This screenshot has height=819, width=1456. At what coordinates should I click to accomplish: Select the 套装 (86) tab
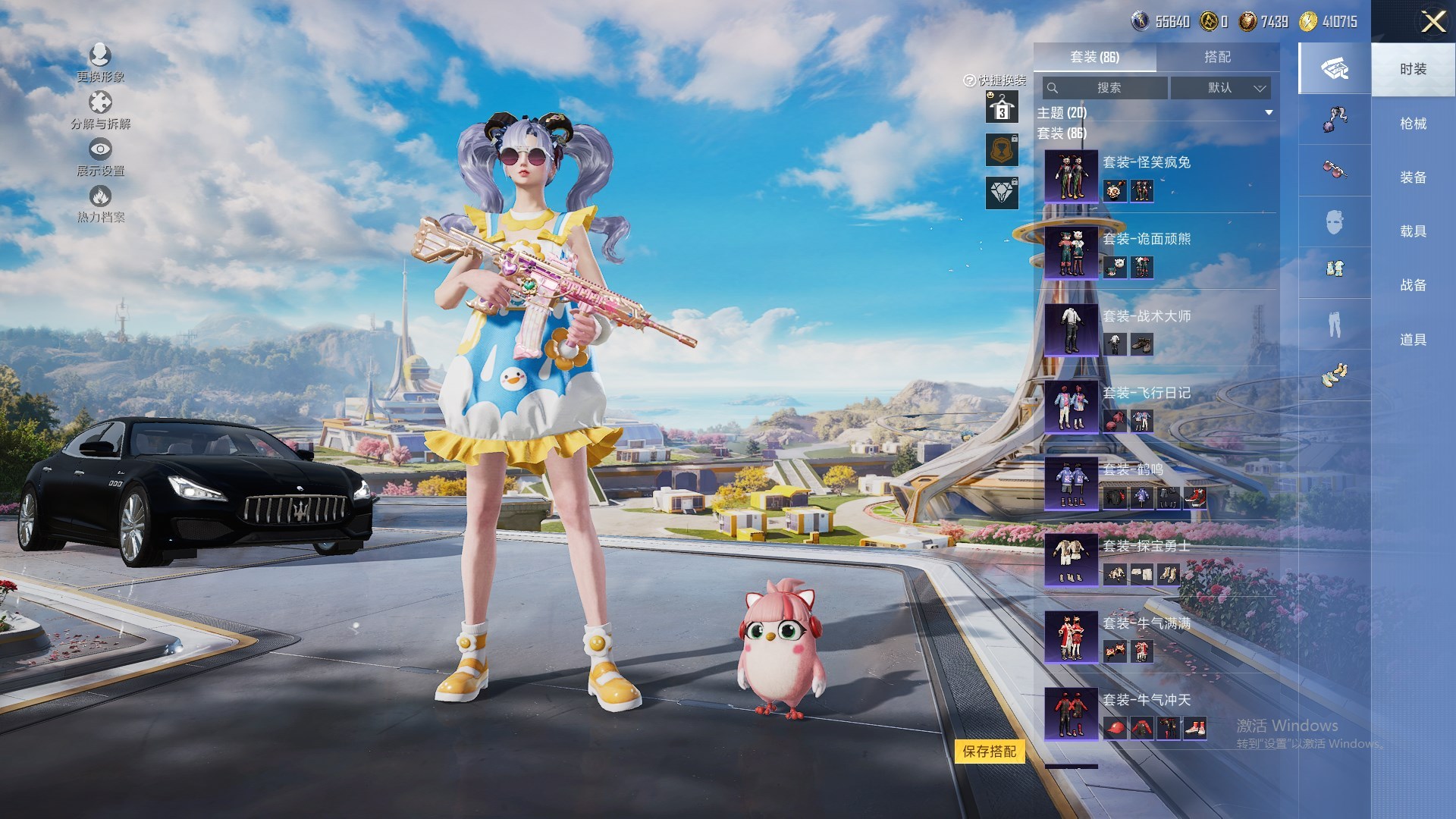click(x=1094, y=57)
